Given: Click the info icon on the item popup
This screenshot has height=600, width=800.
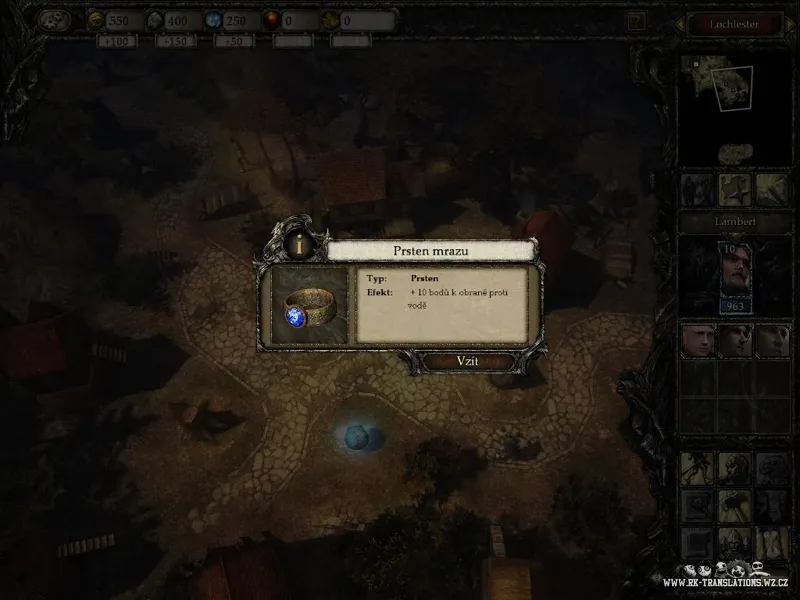Looking at the screenshot, I should [x=298, y=243].
